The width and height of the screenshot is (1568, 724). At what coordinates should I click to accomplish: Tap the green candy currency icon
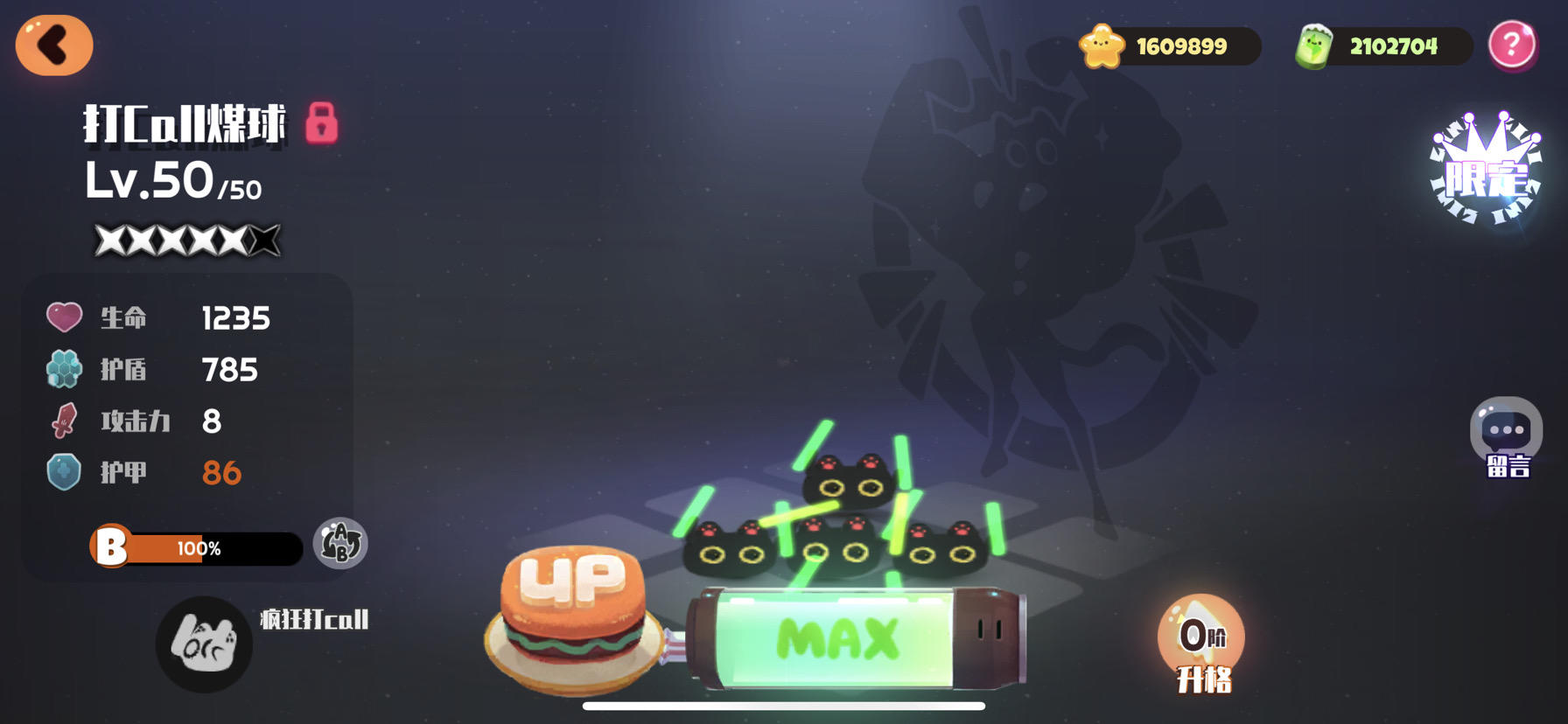(1314, 46)
